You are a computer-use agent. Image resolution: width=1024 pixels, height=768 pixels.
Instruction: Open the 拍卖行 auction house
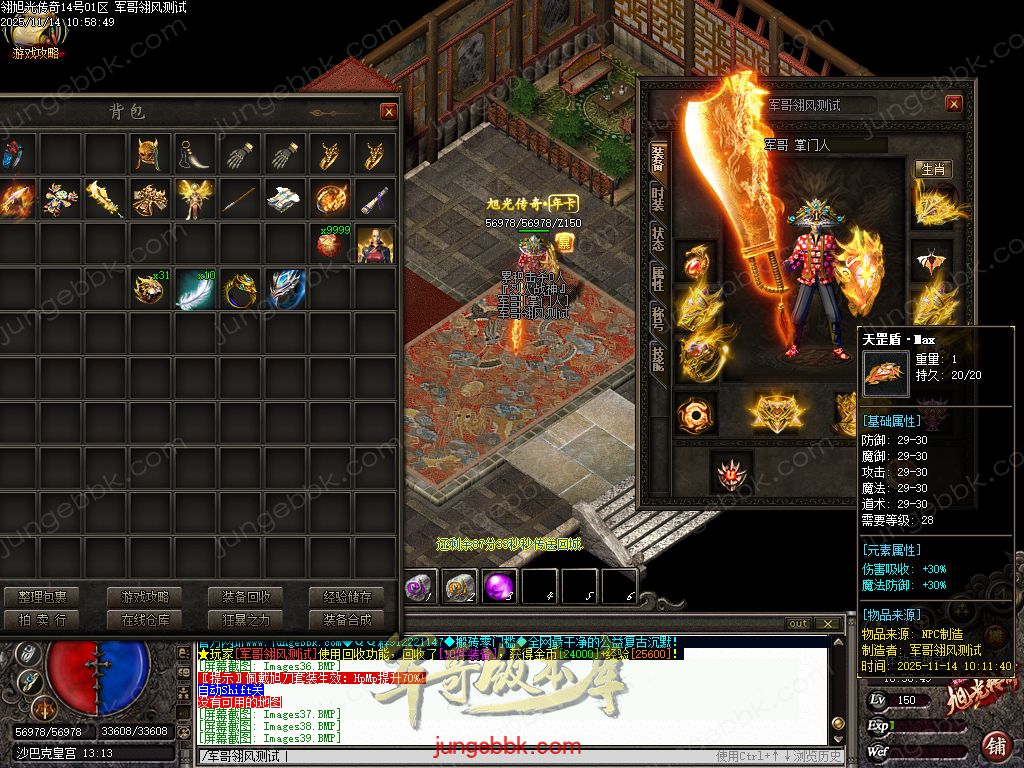42,620
